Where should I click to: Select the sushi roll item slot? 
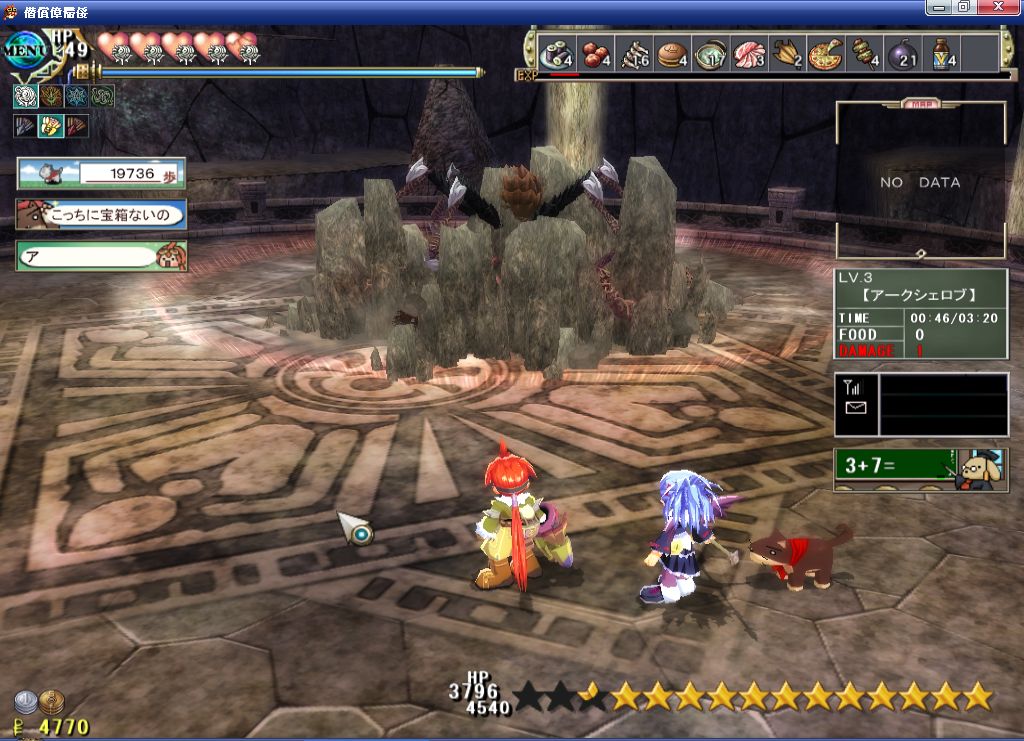tap(555, 52)
